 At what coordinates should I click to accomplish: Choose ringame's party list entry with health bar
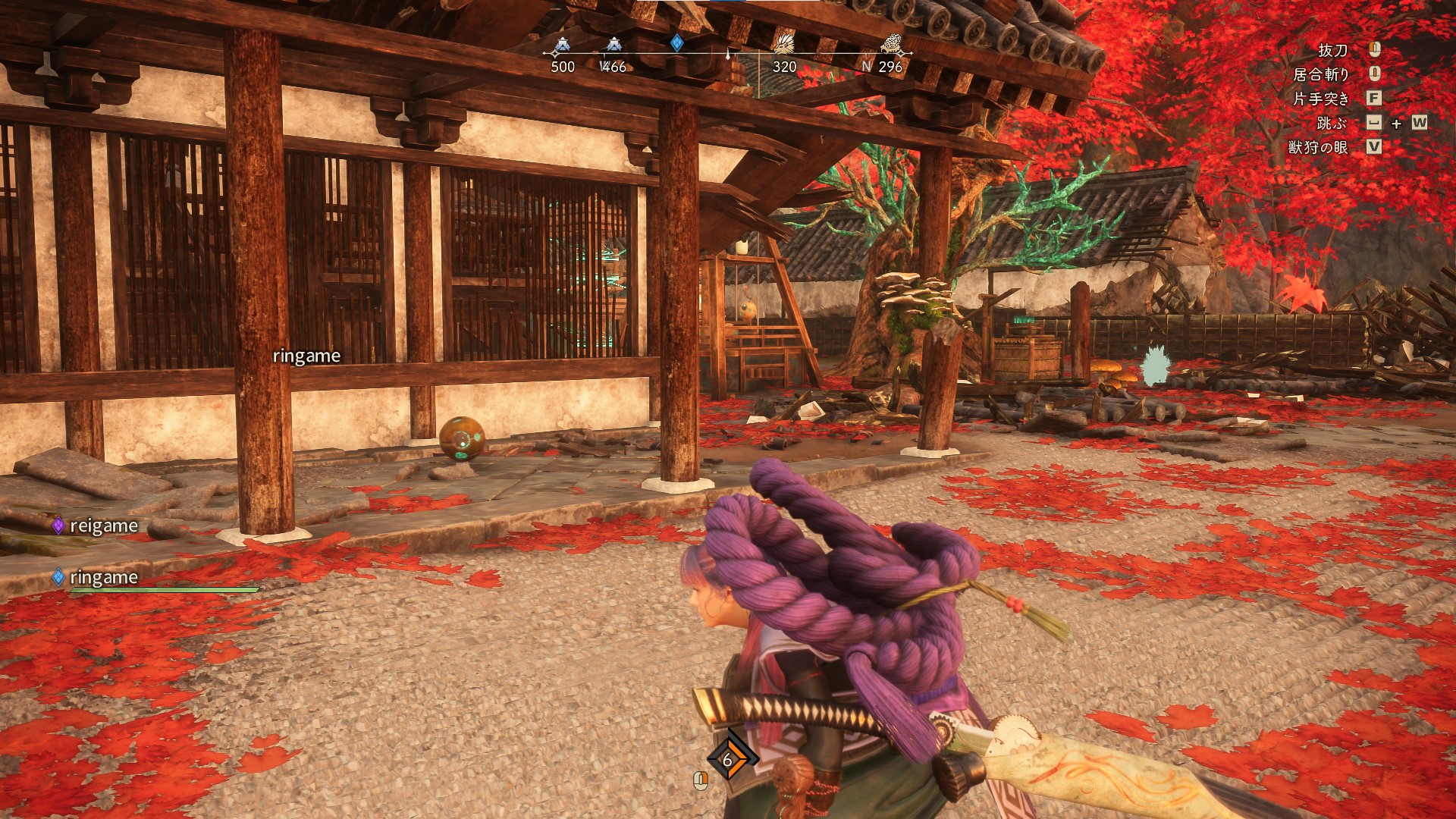[103, 578]
